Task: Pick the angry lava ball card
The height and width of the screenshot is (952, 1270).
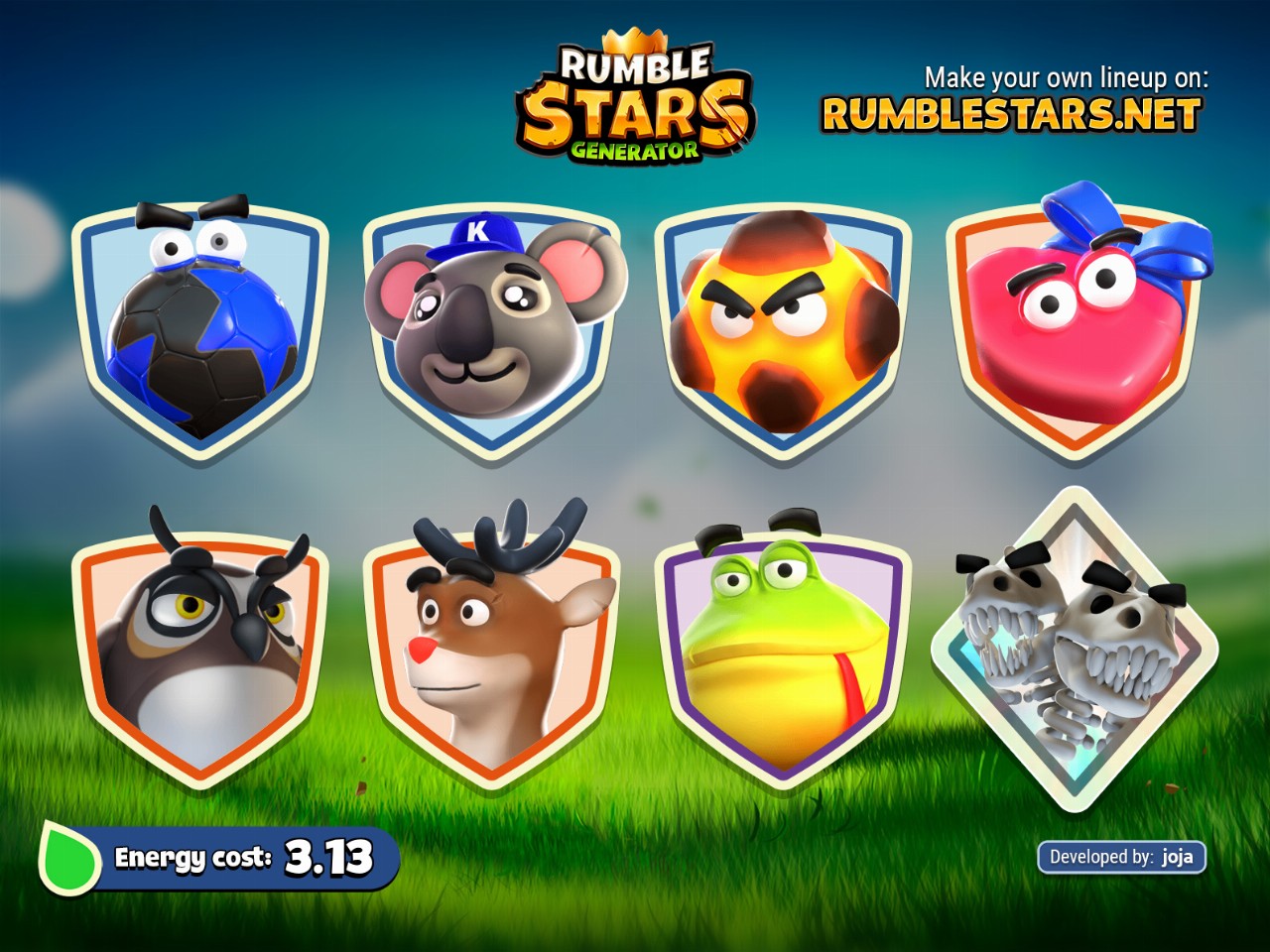Action: click(x=783, y=332)
